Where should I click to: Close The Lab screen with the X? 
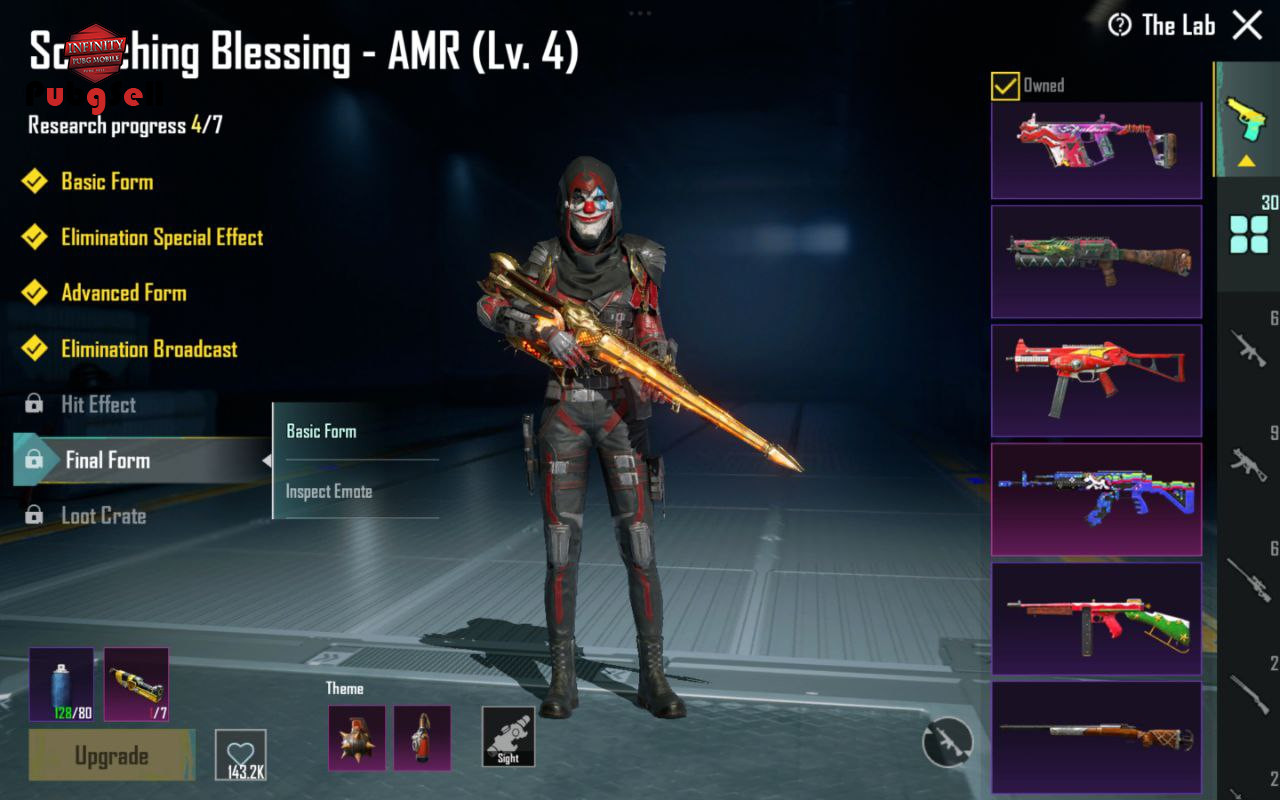[x=1247, y=25]
